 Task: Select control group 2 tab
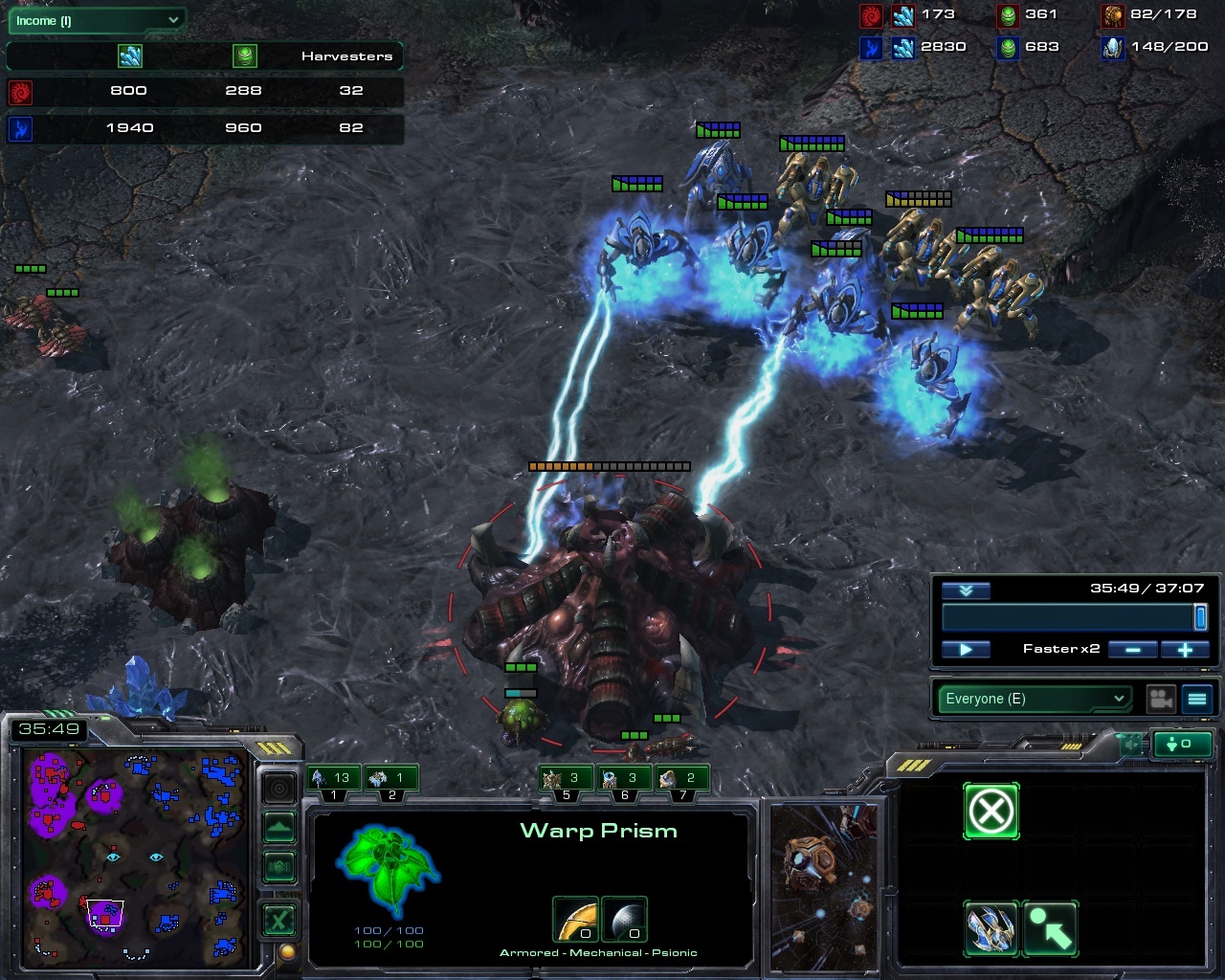coord(390,779)
